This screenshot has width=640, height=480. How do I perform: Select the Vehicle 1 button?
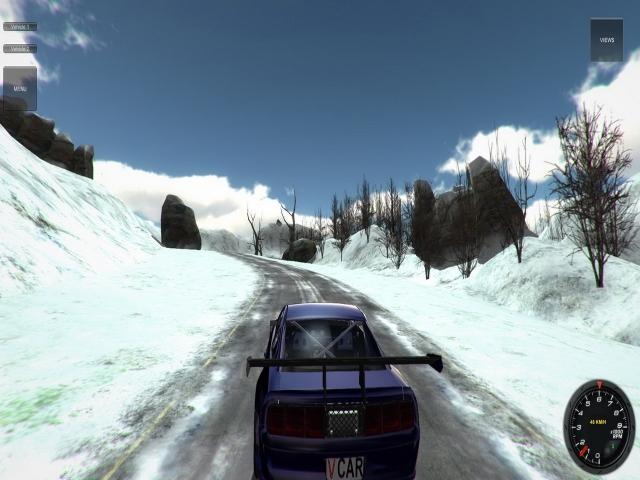tap(20, 27)
